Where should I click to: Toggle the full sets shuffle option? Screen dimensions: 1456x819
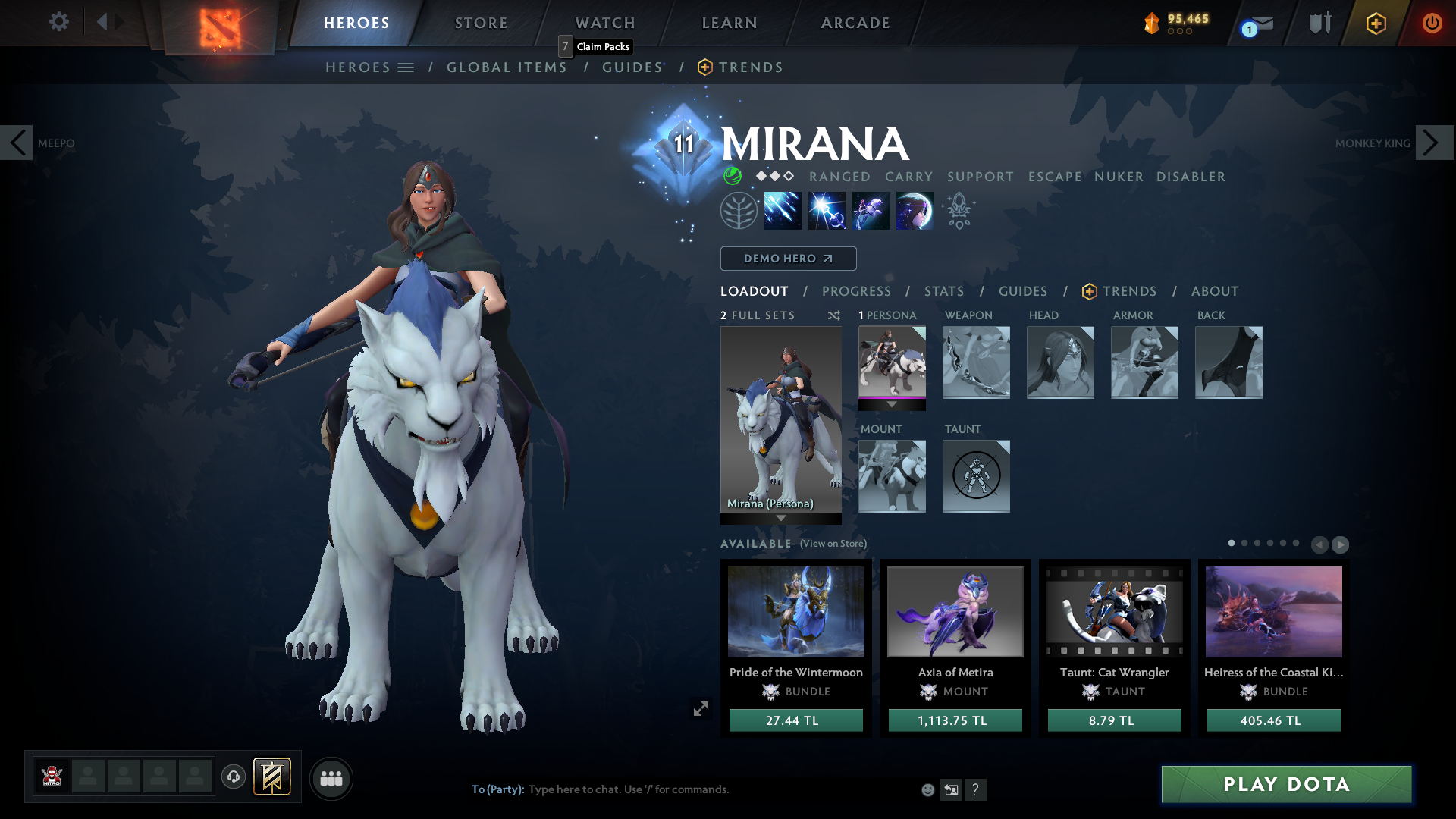tap(834, 315)
